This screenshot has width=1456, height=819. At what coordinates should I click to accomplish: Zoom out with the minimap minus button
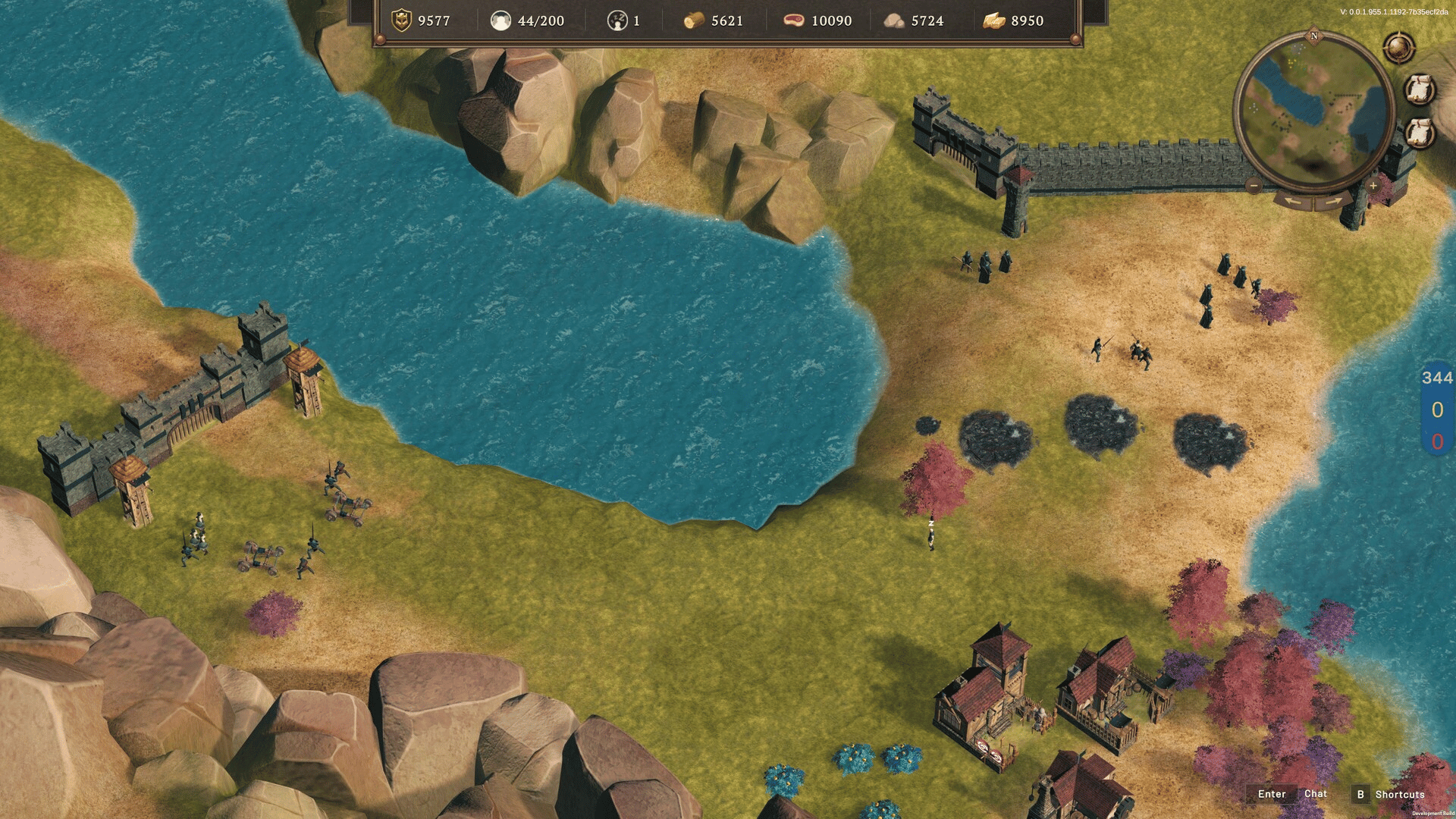pyautogui.click(x=1254, y=186)
